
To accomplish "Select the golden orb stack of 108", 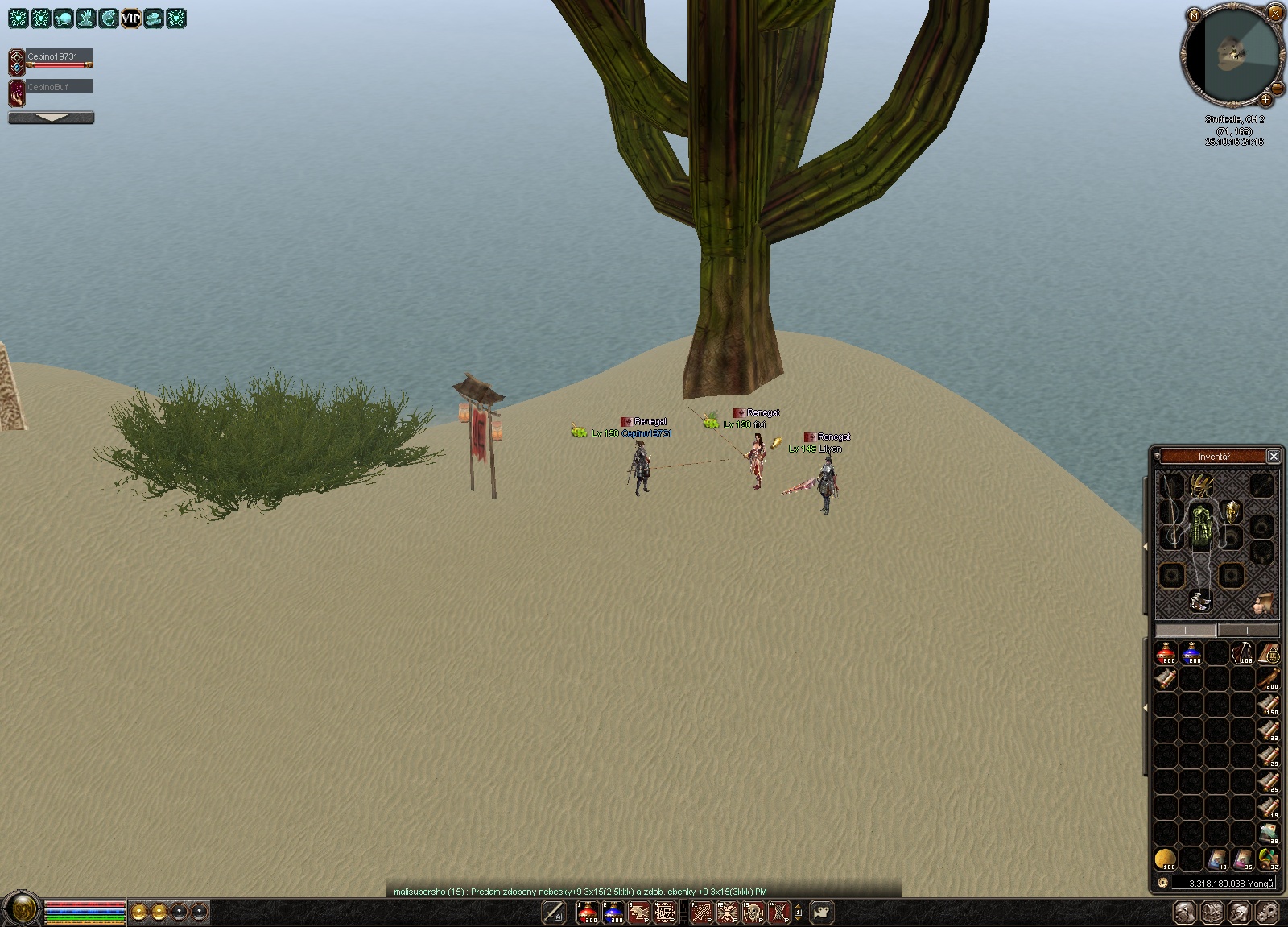I will tap(1166, 859).
